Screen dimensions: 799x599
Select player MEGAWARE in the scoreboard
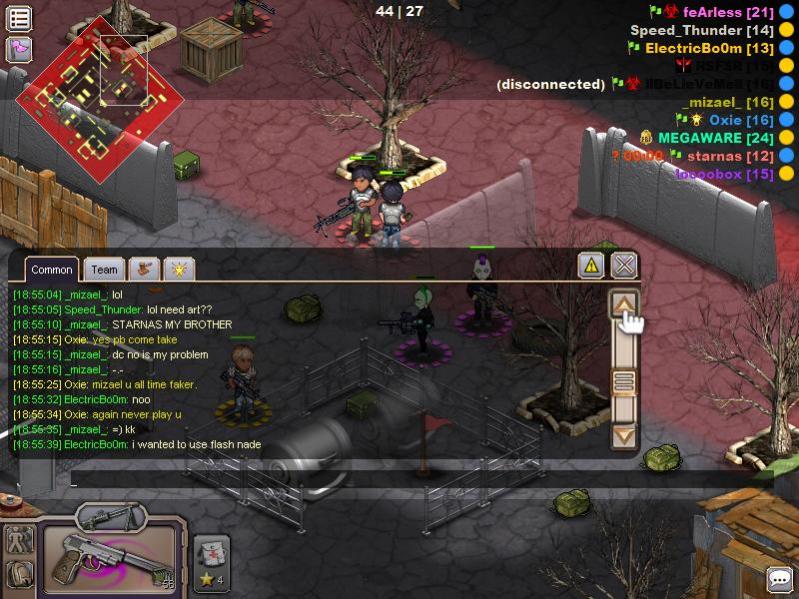(700, 138)
